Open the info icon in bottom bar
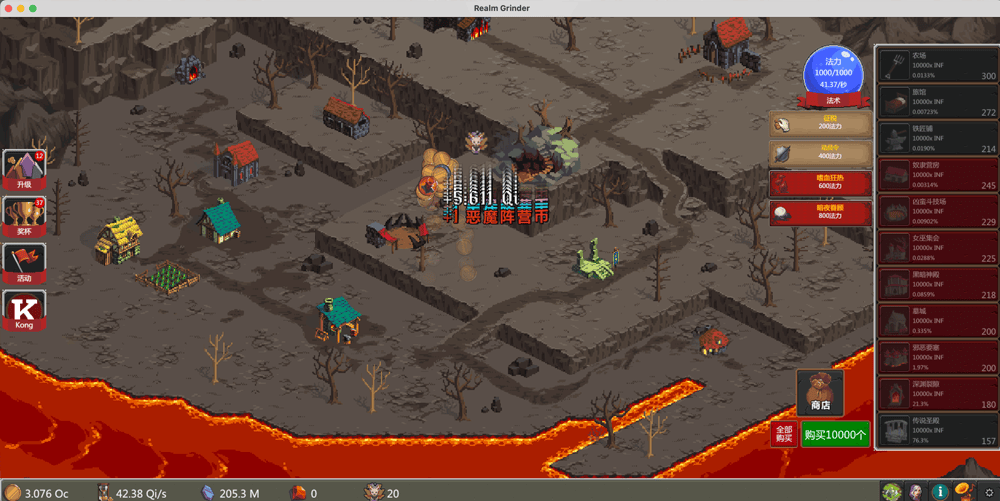The image size is (1000, 501). pos(940,491)
